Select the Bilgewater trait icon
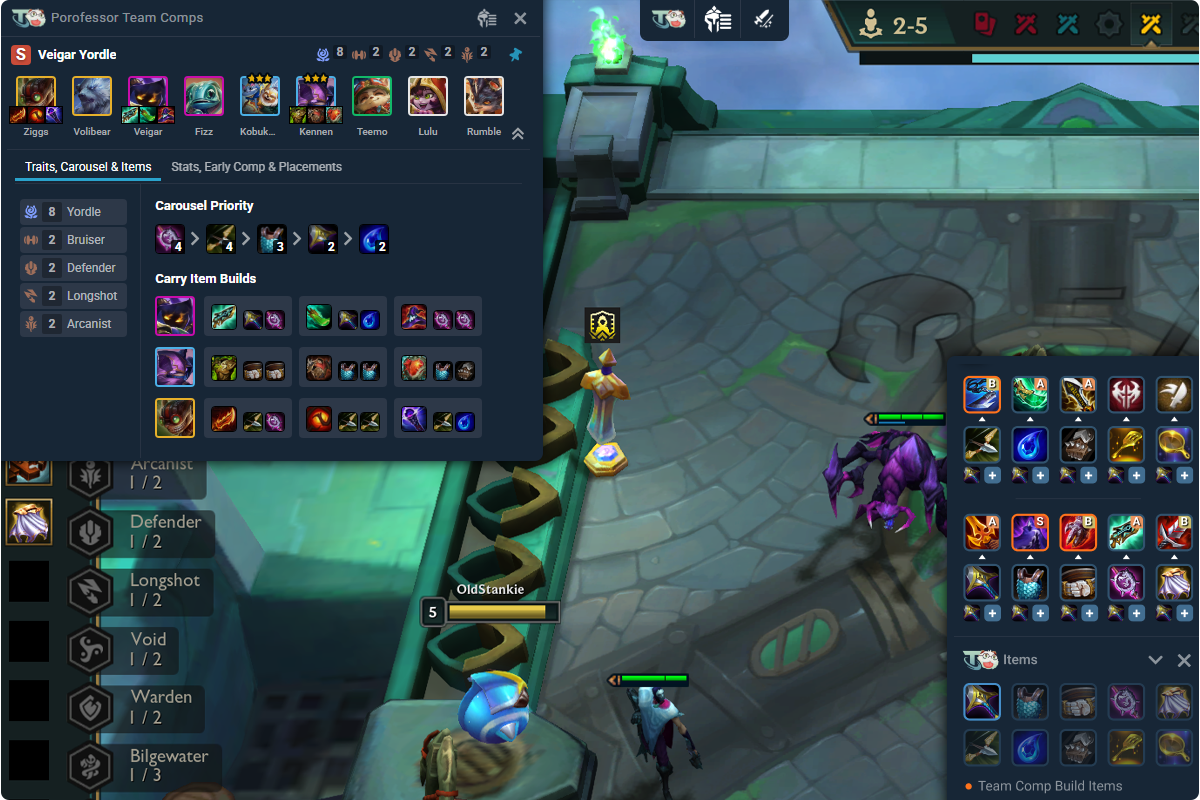 click(x=90, y=766)
